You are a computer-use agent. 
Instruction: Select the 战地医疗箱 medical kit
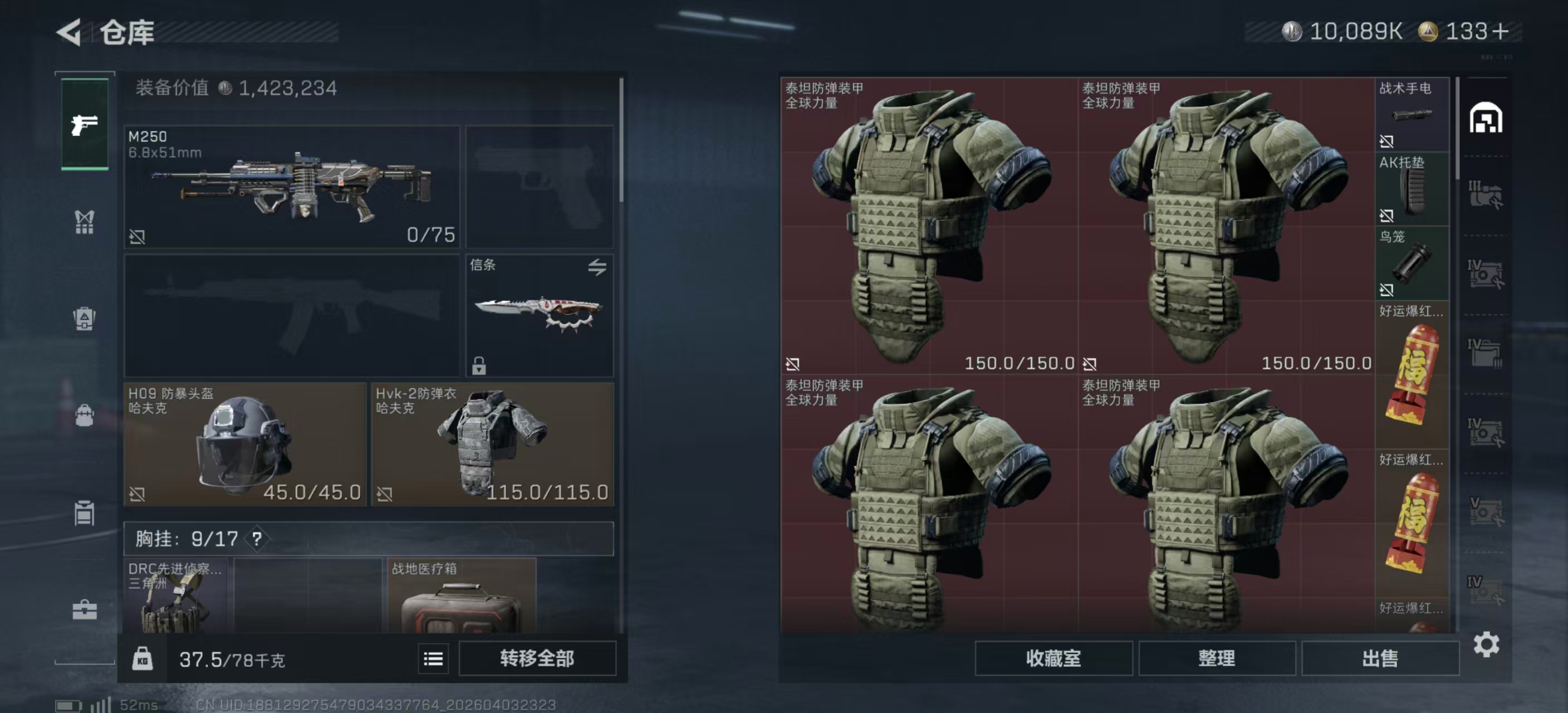tap(462, 597)
